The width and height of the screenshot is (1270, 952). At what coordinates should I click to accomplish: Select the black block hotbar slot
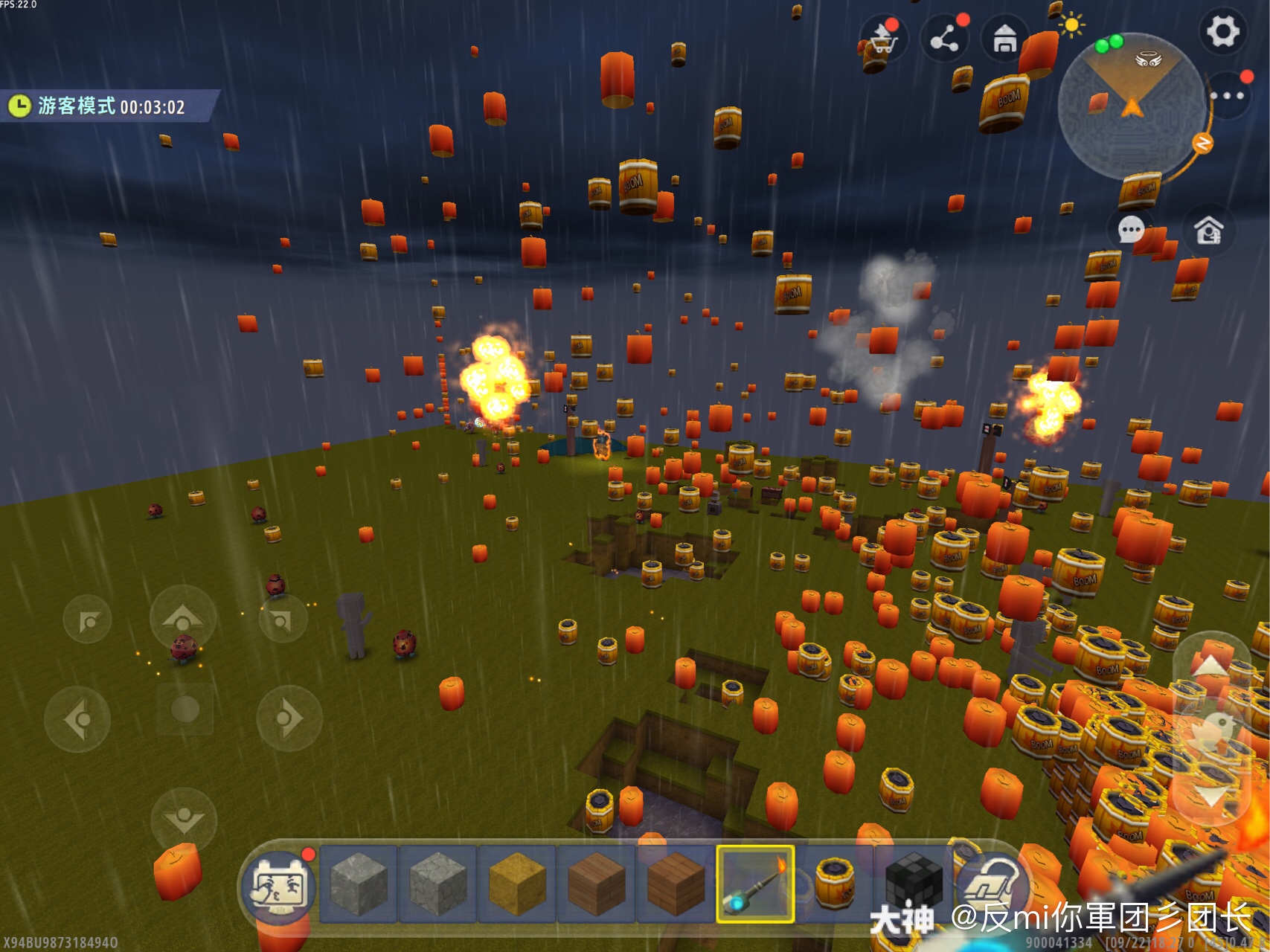tap(914, 884)
